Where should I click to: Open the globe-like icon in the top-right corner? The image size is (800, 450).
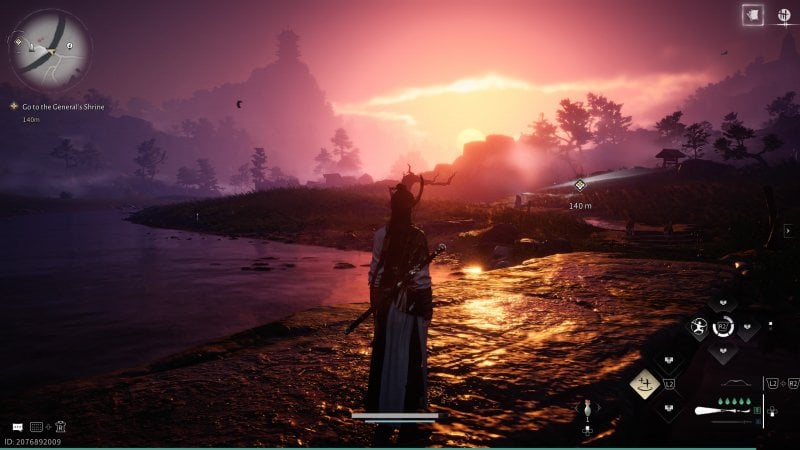click(x=786, y=16)
